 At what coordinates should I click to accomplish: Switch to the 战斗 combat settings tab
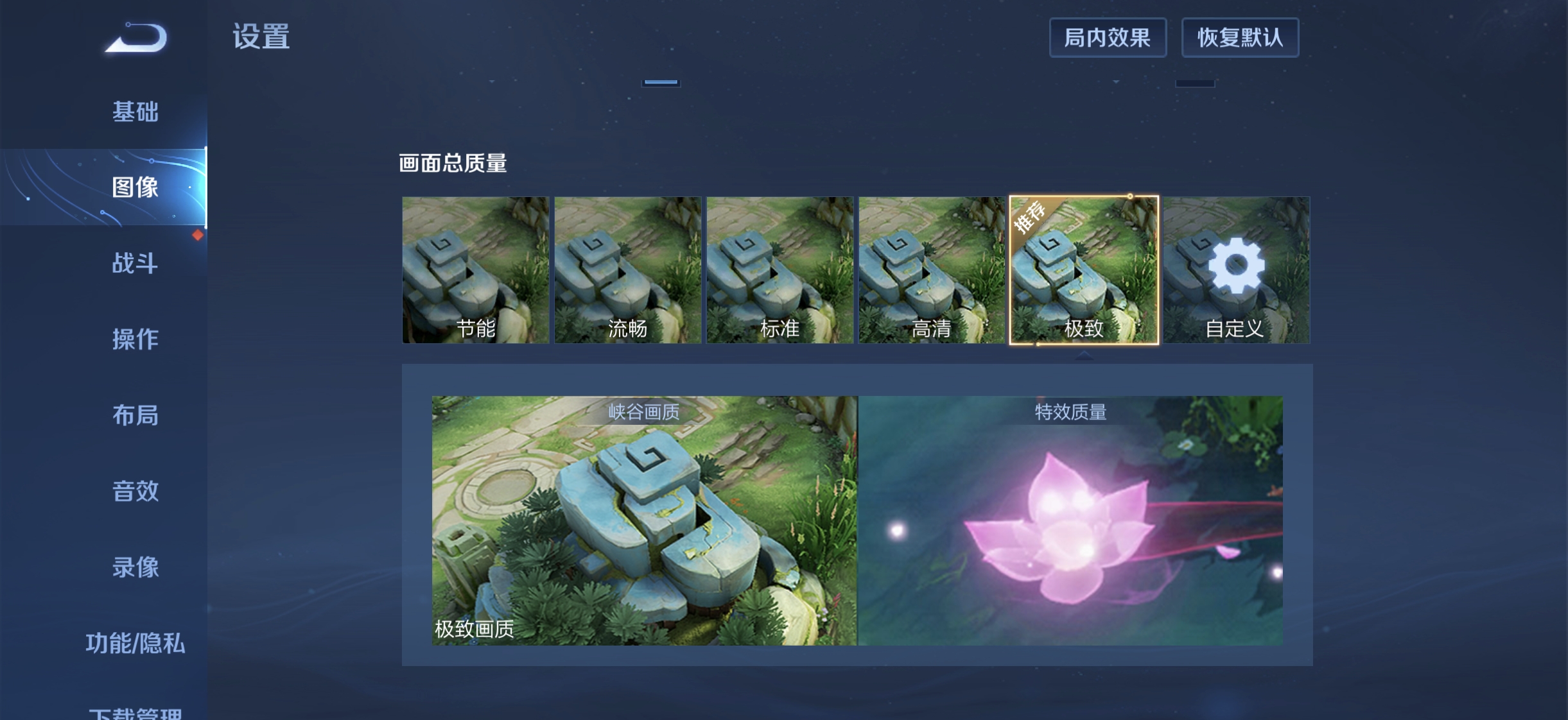tap(135, 264)
